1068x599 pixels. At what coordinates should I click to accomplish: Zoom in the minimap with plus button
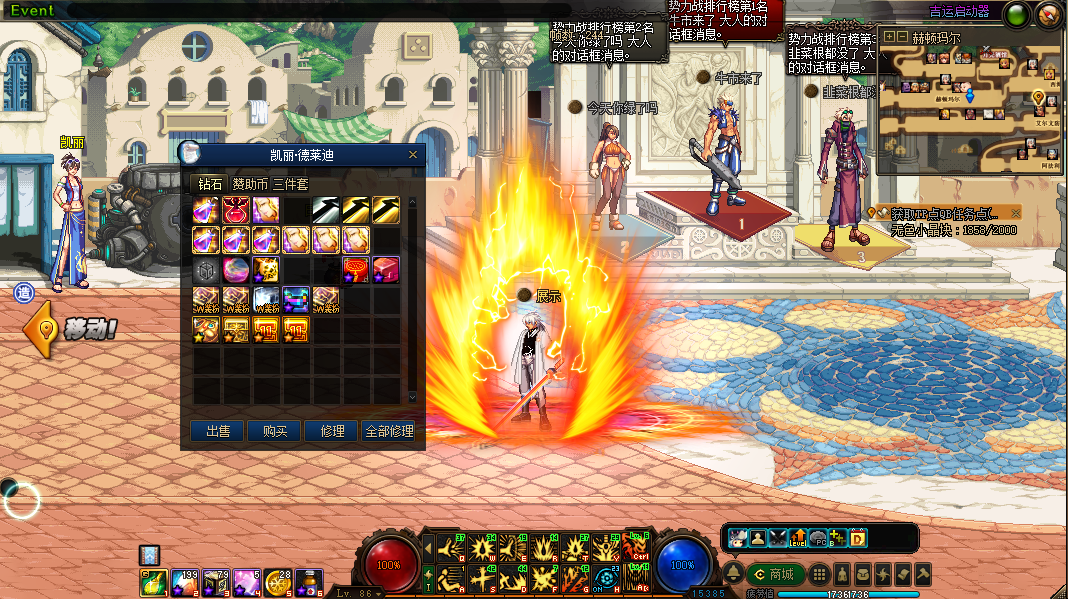(889, 36)
